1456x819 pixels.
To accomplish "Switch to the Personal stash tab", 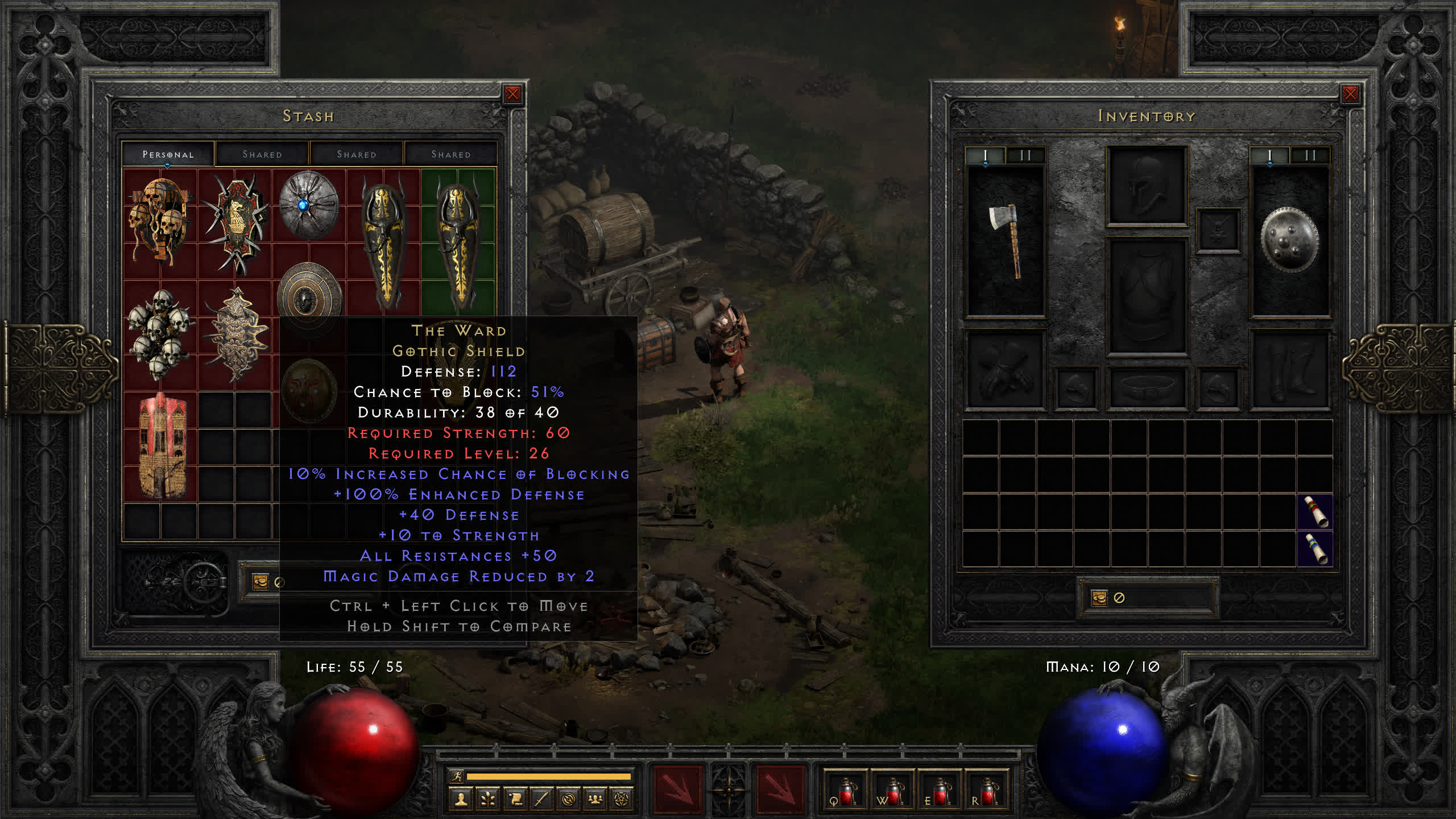I will pos(168,154).
